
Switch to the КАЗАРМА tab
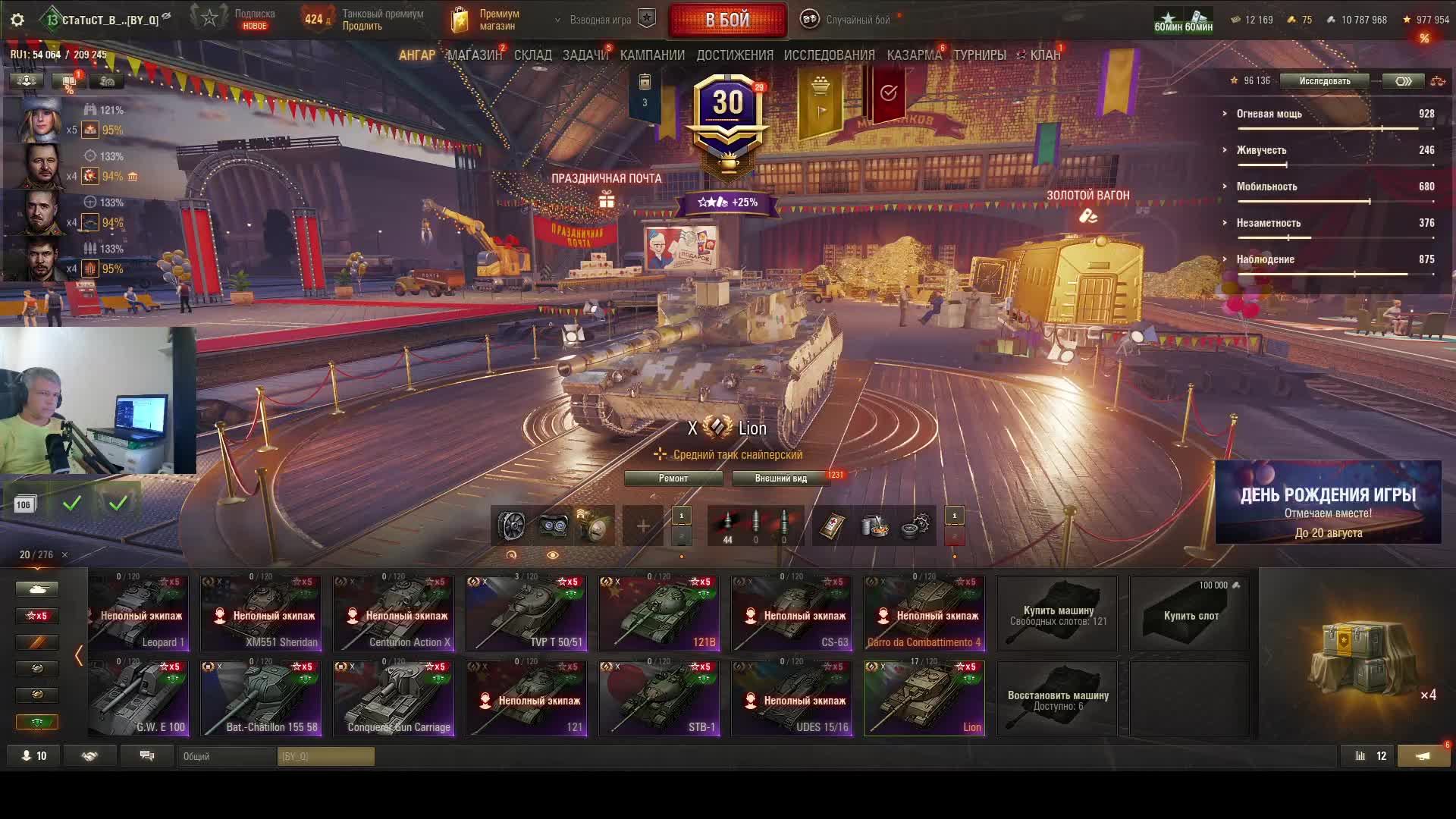click(x=914, y=55)
